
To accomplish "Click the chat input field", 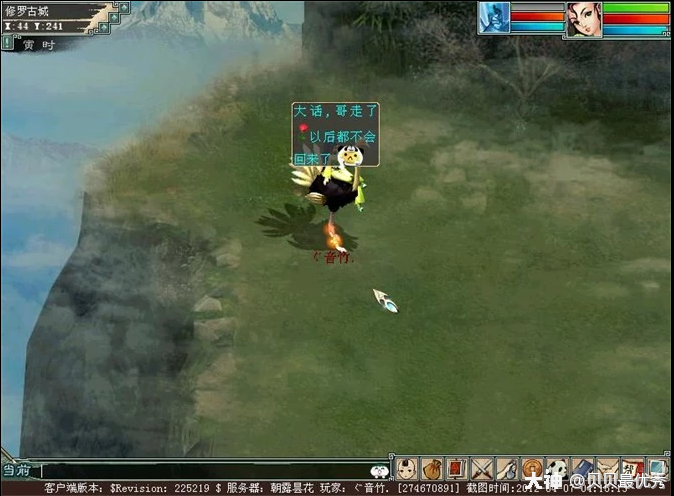I will click(200, 470).
